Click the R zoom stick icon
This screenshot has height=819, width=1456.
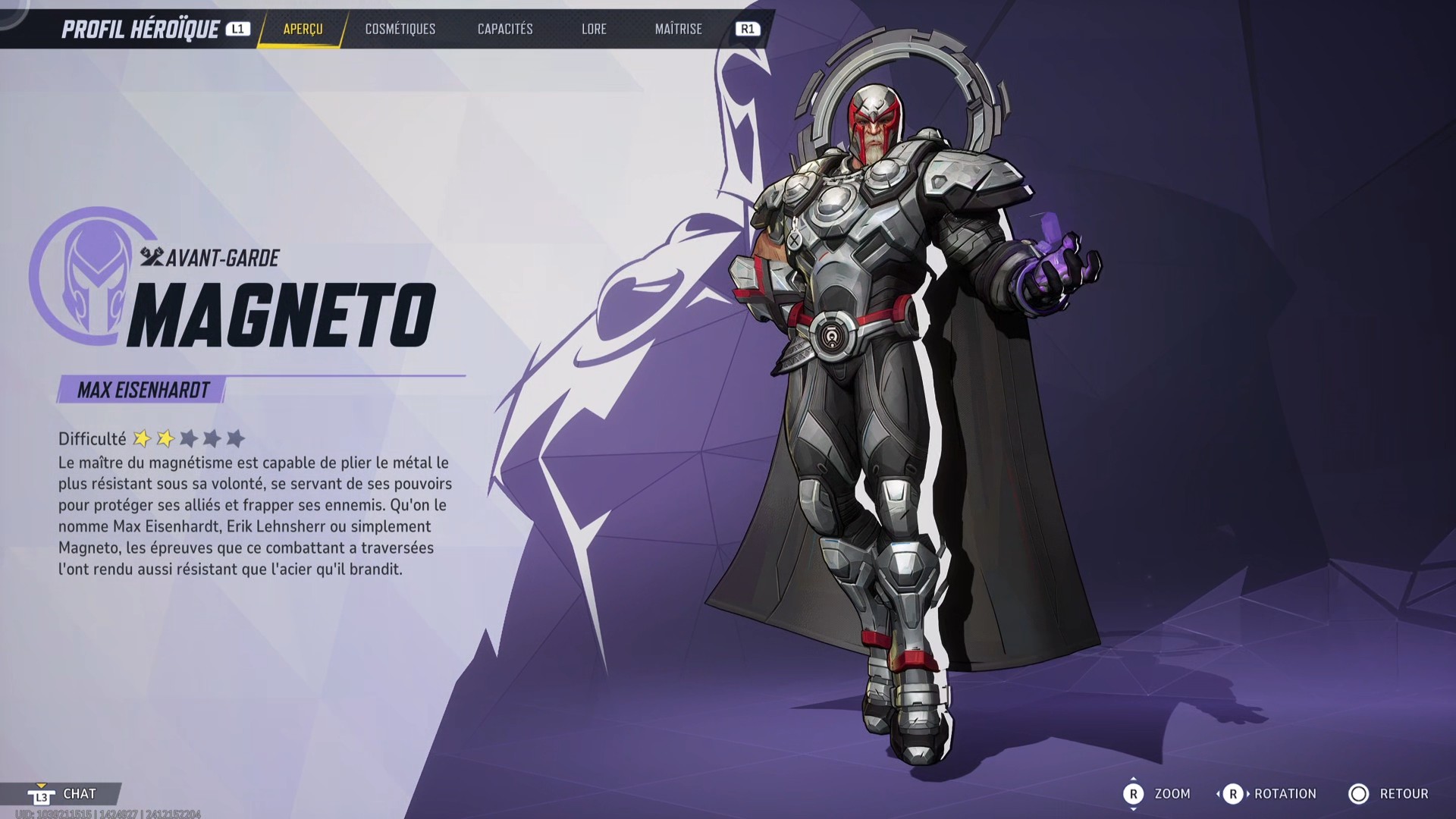[x=1134, y=794]
